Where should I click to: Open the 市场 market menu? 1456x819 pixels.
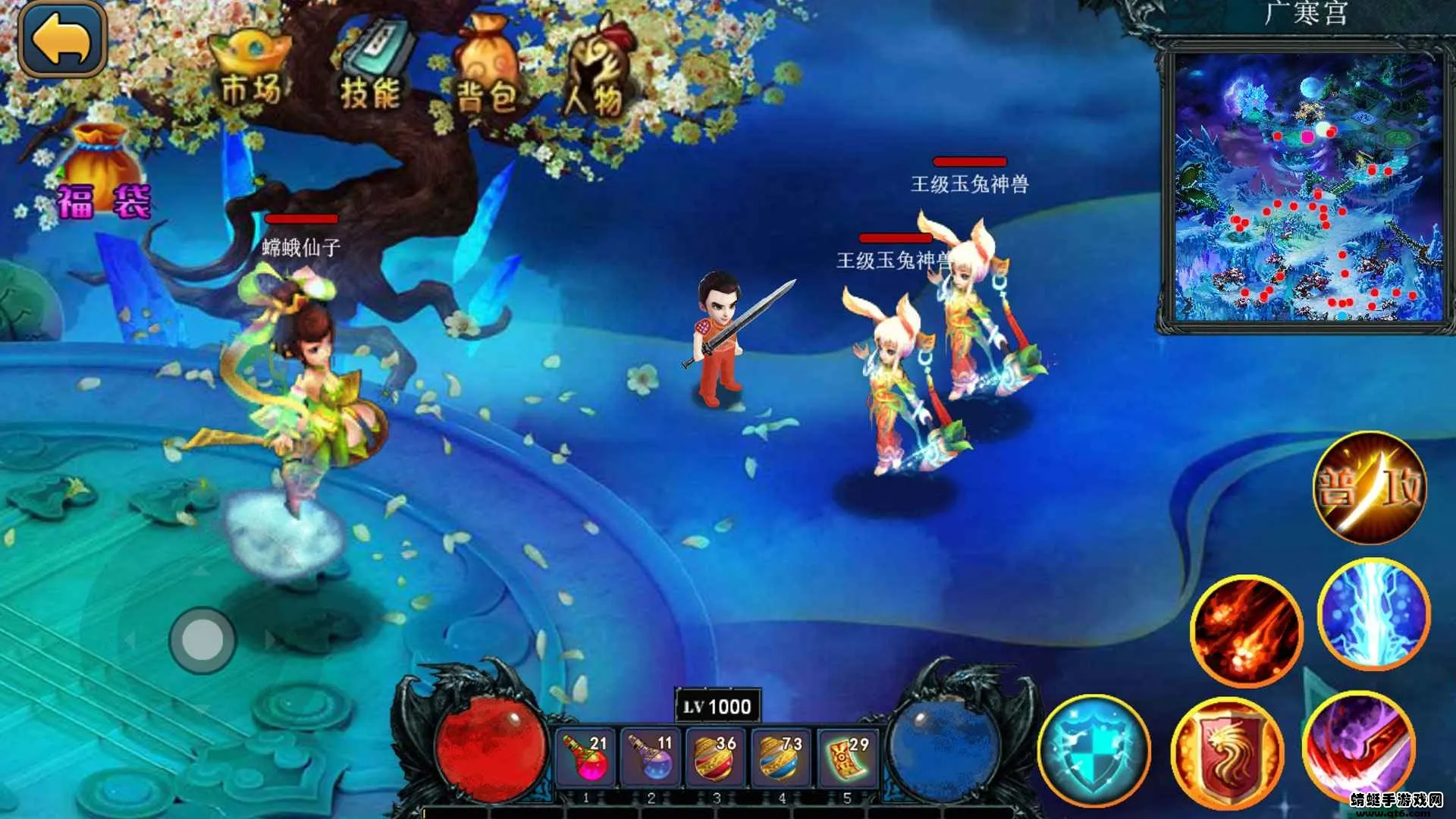click(251, 70)
